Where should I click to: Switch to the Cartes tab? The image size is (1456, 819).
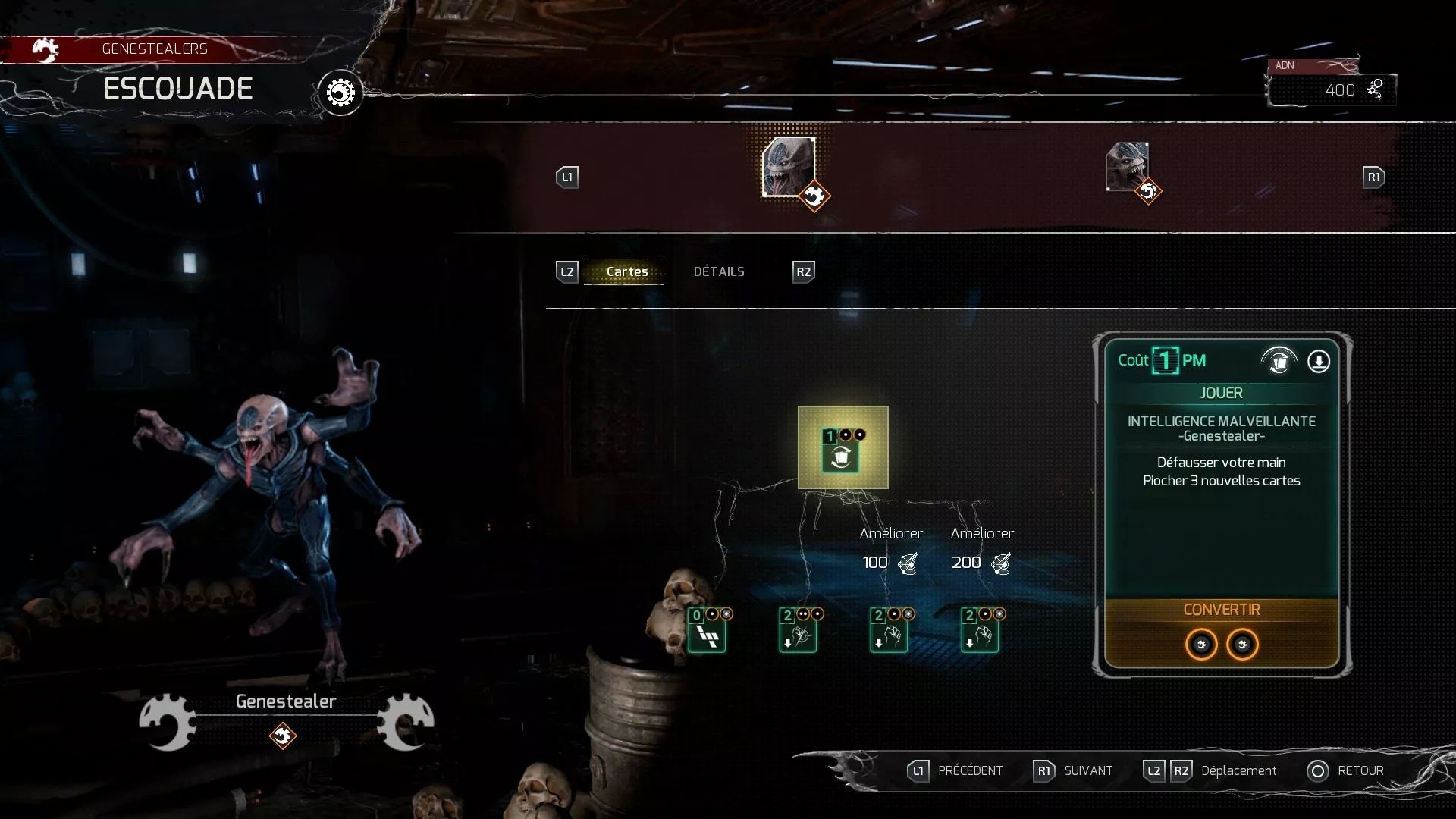(629, 271)
